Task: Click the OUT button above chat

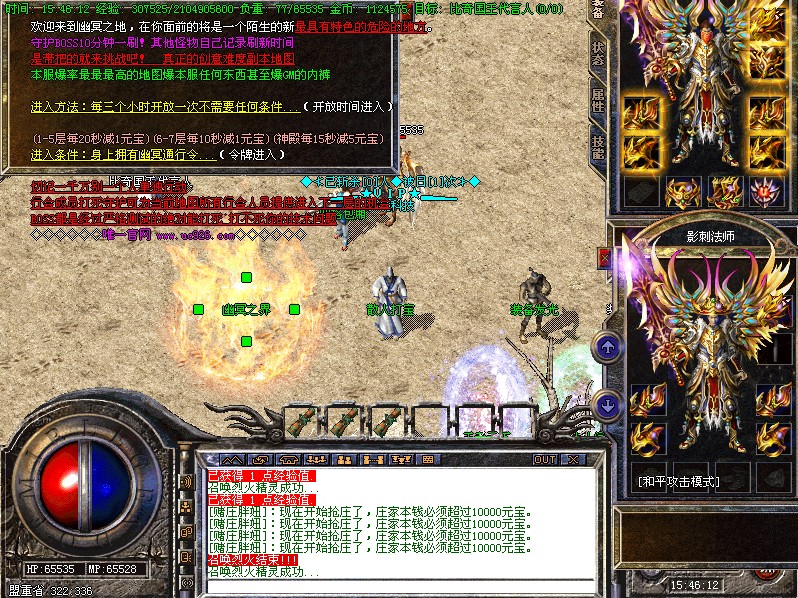Action: (544, 459)
